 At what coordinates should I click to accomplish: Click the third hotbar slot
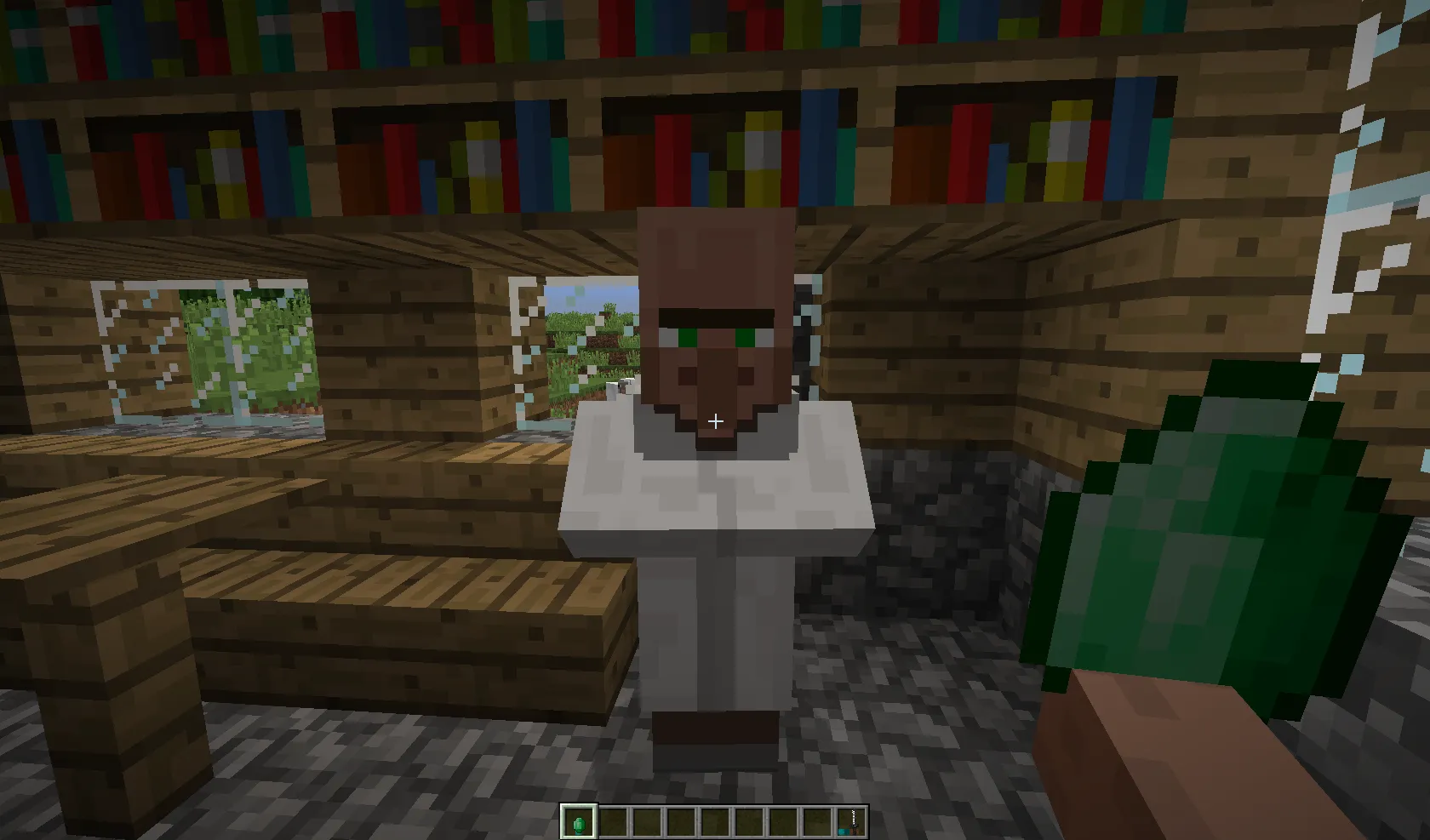tap(647, 821)
